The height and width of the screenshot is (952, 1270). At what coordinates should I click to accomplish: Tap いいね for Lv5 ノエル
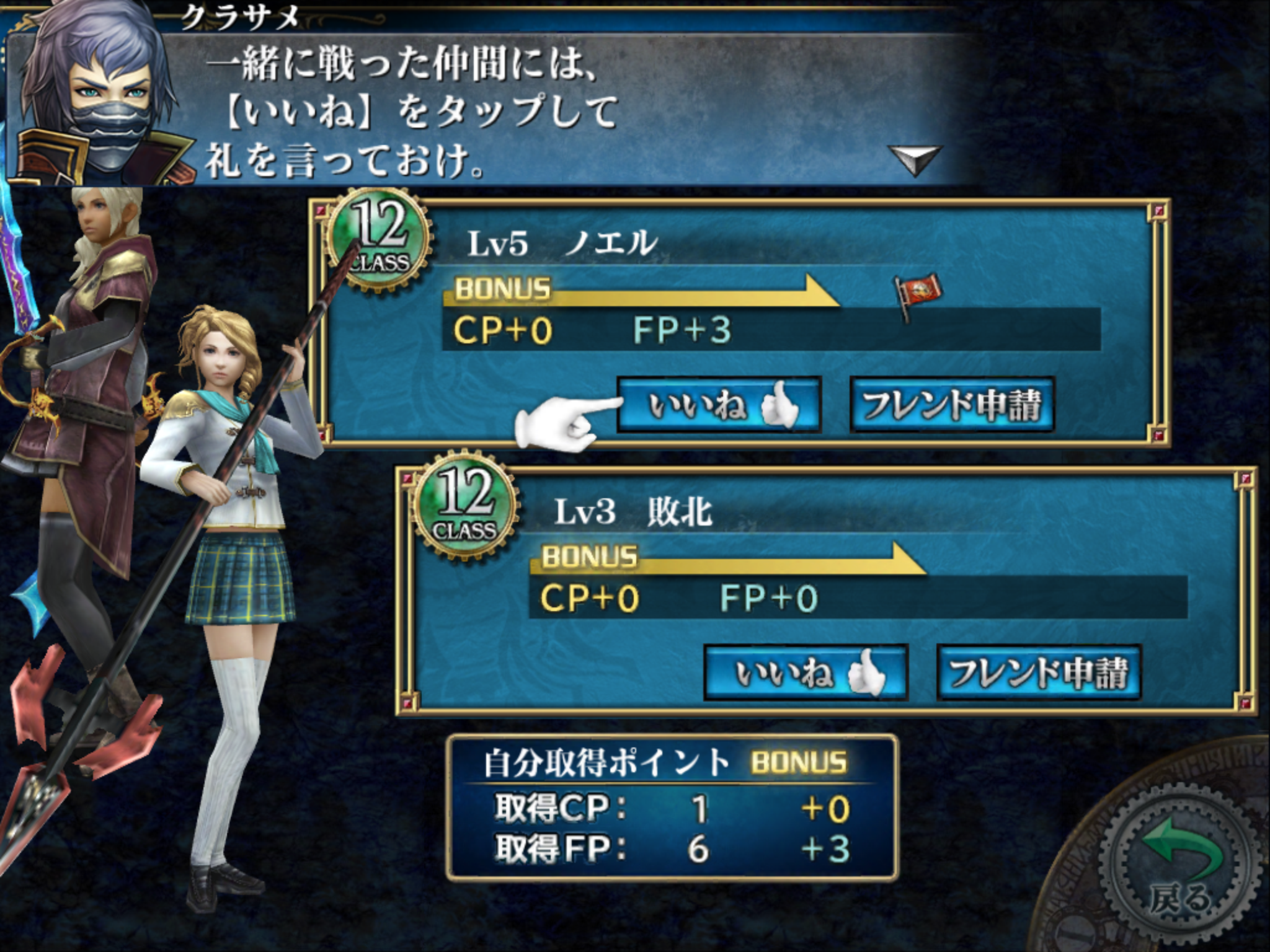click(719, 405)
